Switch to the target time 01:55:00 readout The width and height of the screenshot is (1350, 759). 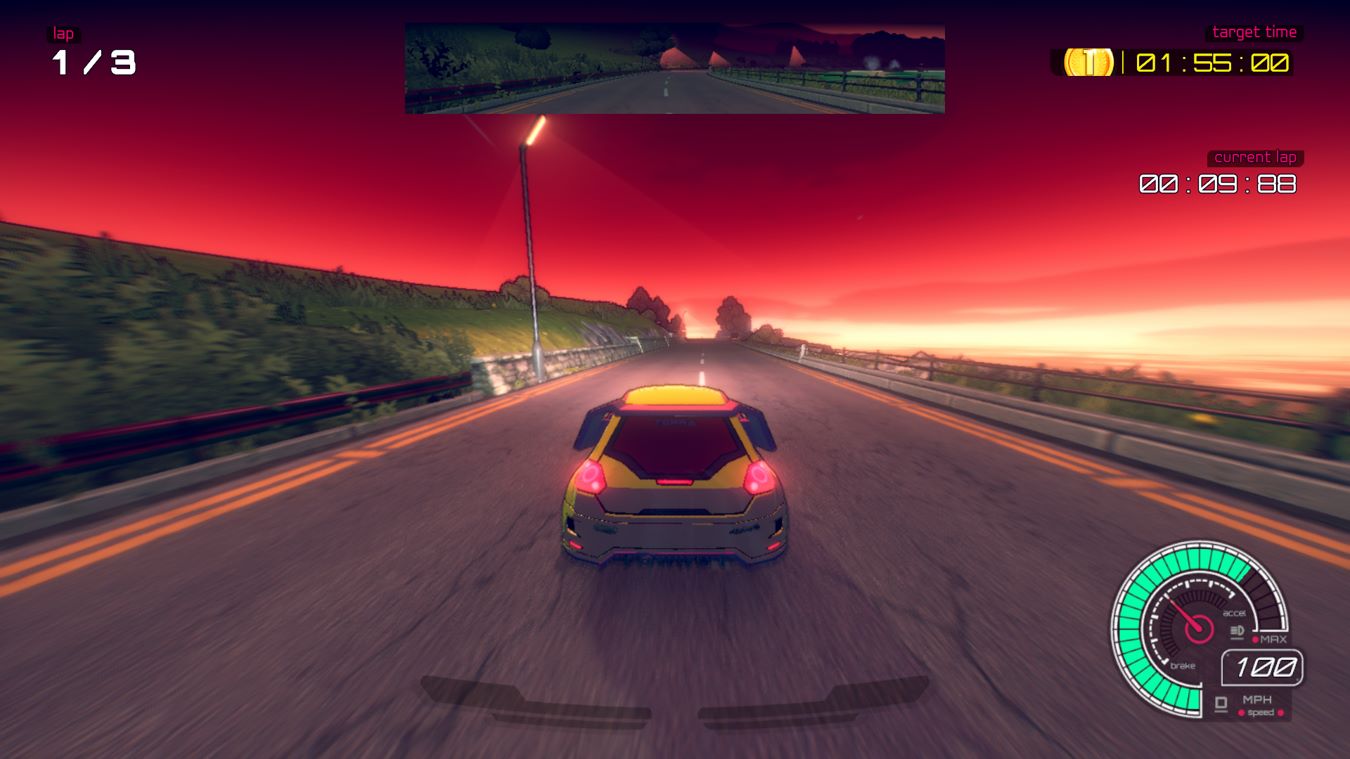[1211, 64]
